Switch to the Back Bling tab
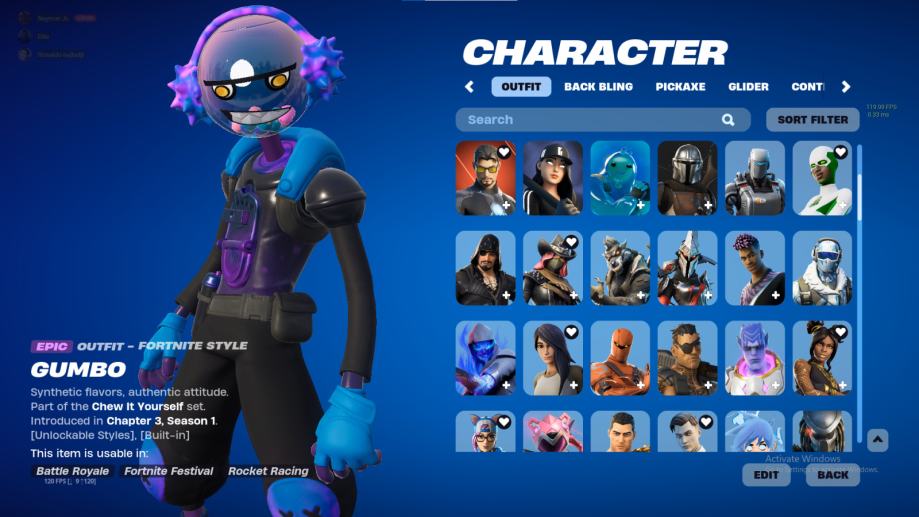 (x=598, y=87)
